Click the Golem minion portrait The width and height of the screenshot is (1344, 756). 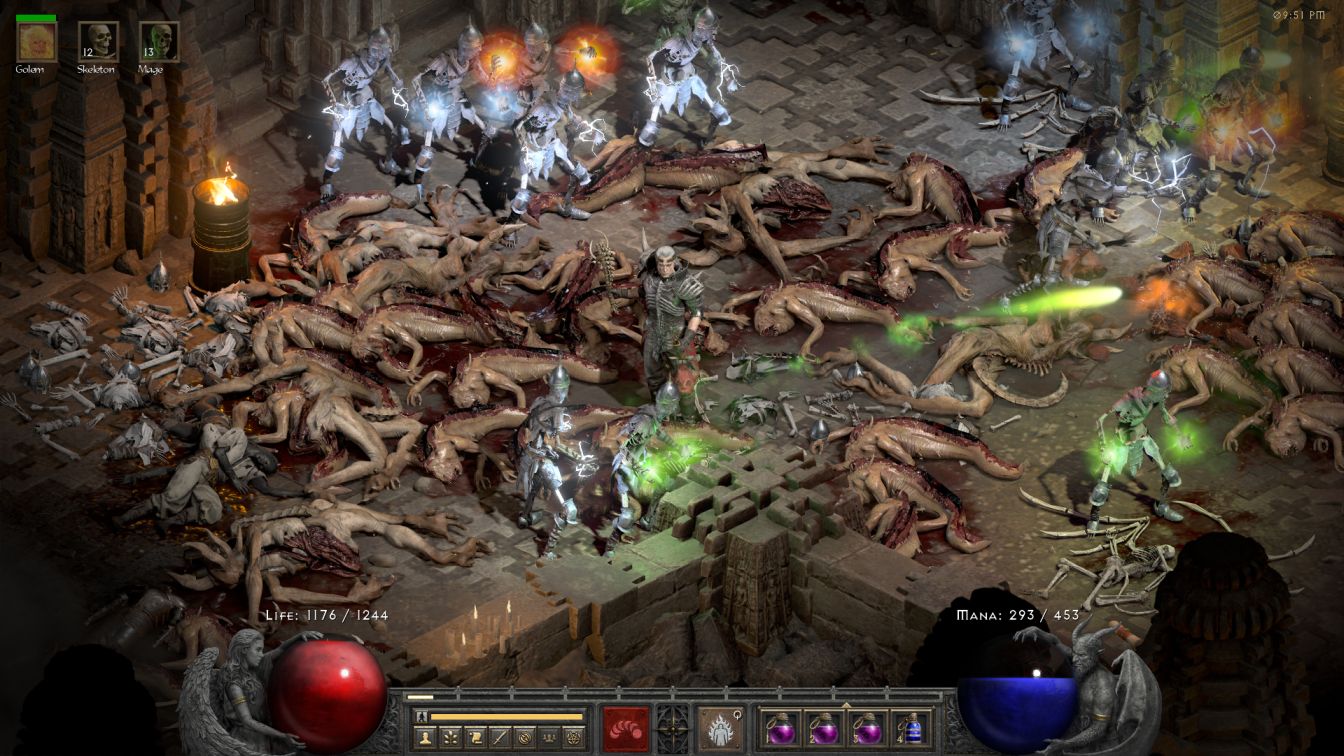click(36, 41)
